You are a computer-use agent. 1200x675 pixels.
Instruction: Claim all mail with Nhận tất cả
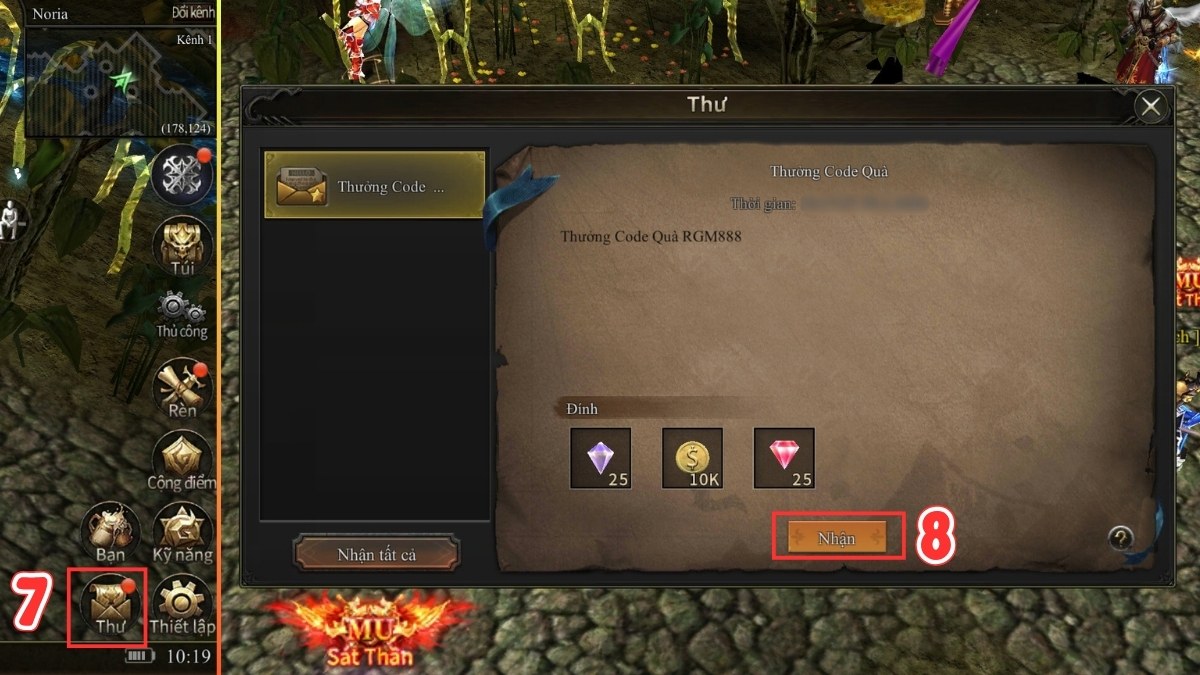click(376, 554)
